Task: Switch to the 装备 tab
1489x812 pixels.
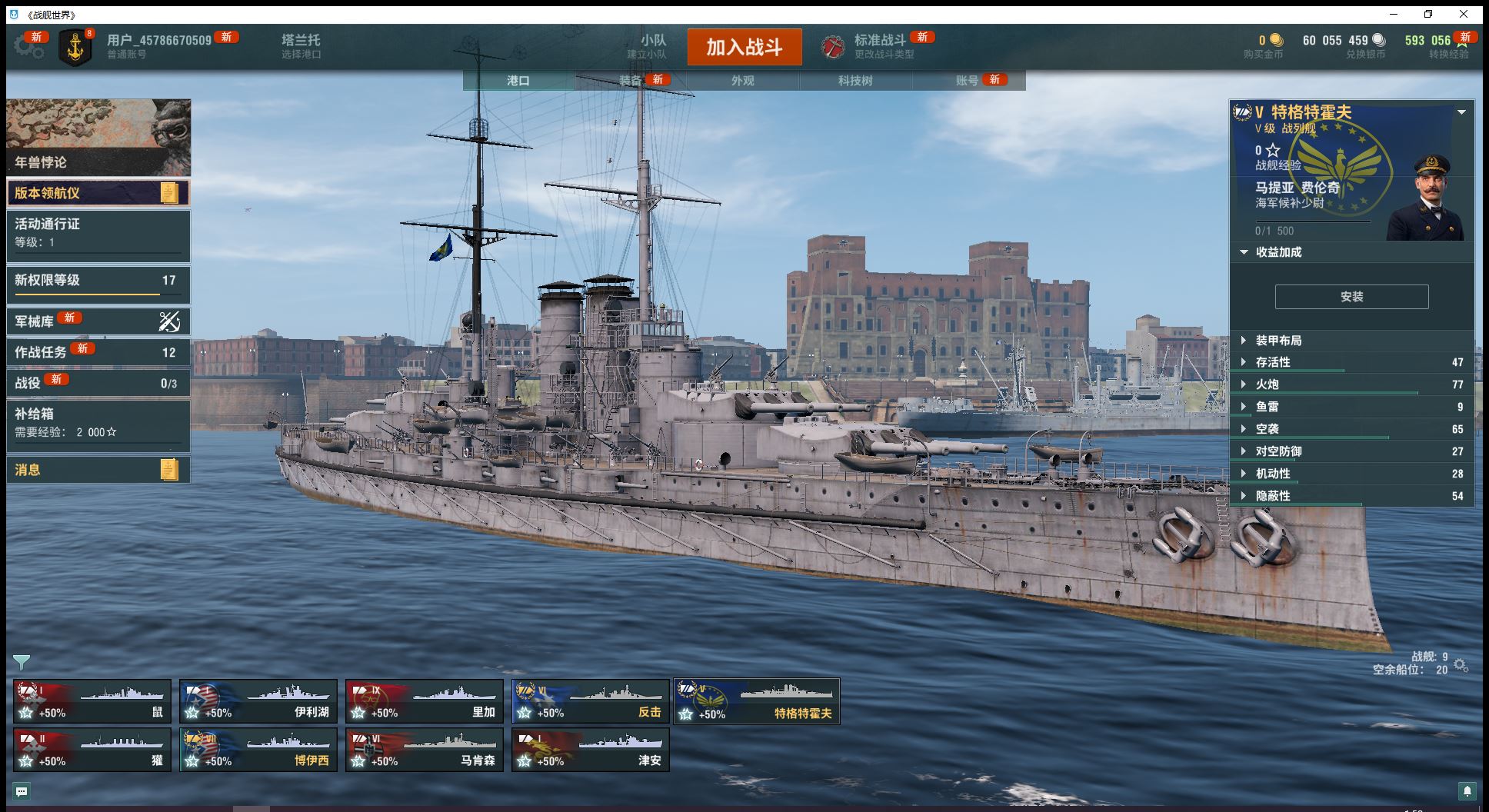Action: 631,81
